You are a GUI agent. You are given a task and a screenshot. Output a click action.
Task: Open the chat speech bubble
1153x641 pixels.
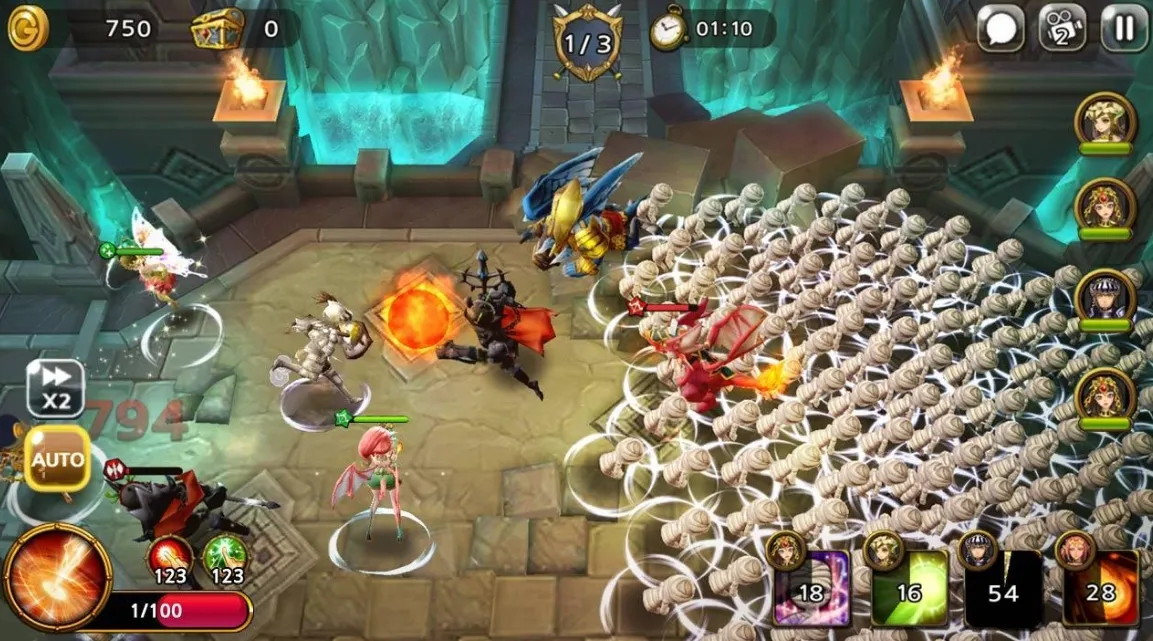pyautogui.click(x=1000, y=28)
